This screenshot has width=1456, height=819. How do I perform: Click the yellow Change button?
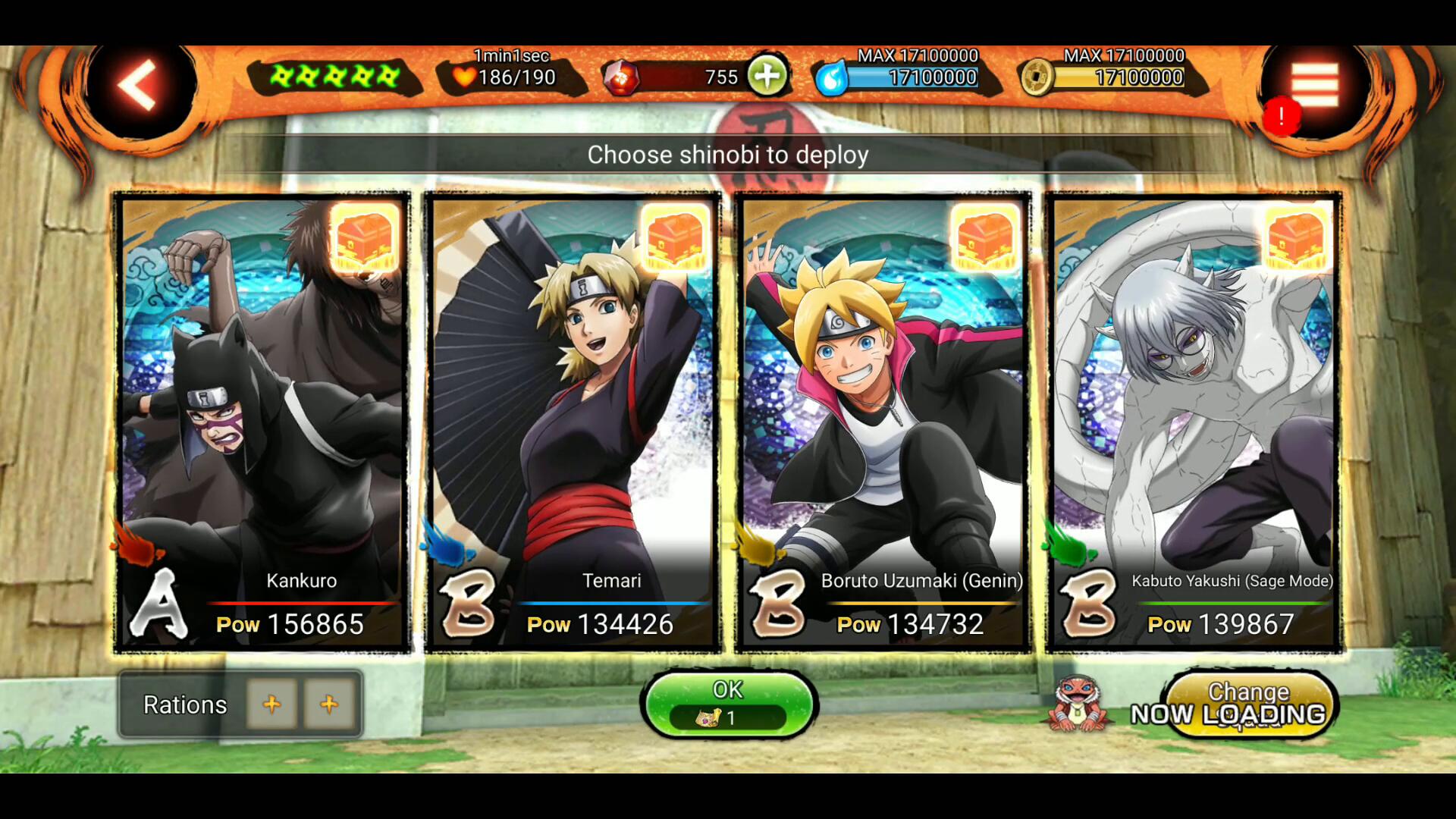pos(1249,704)
